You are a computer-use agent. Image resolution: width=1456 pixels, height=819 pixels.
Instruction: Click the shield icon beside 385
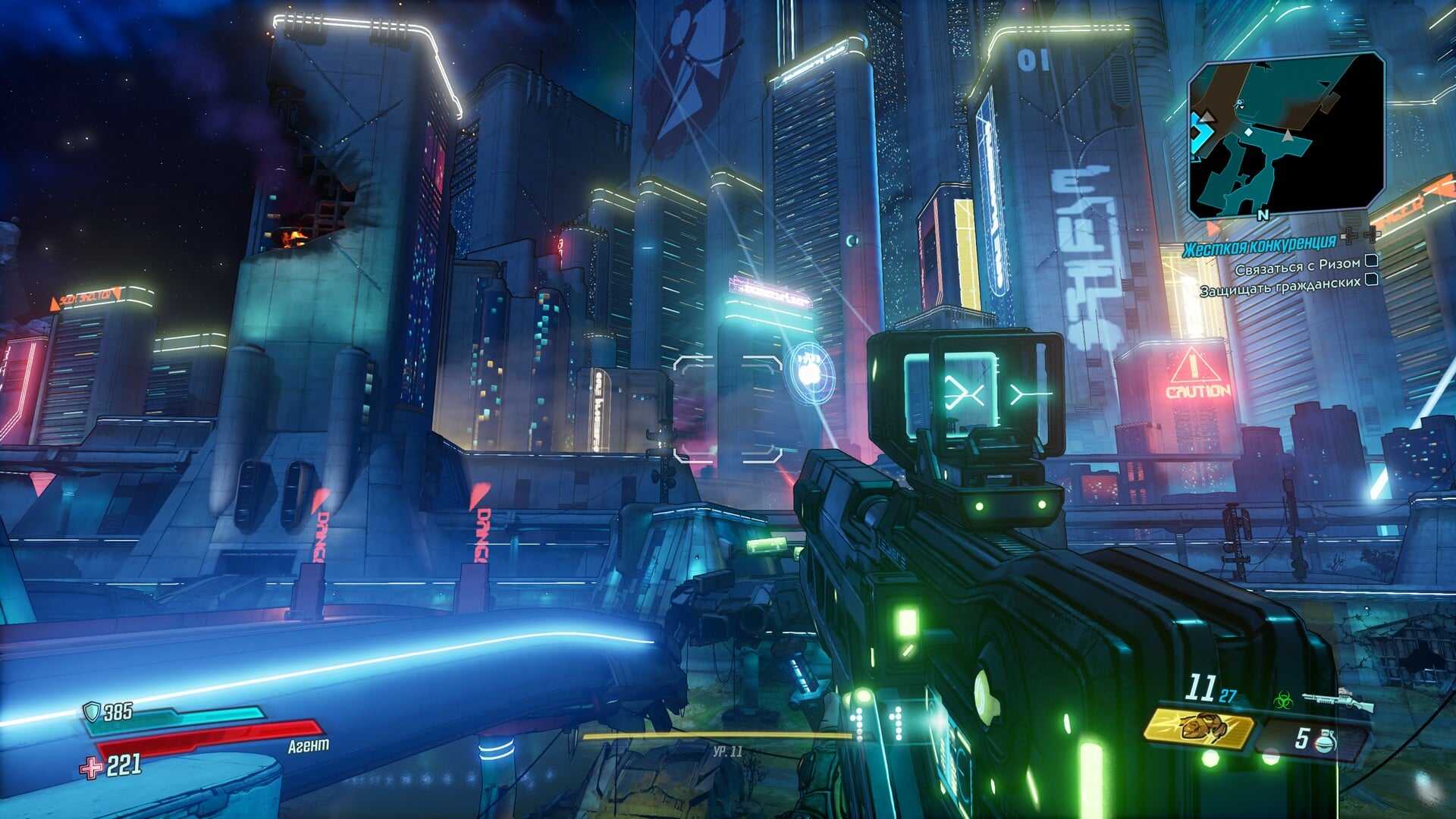[92, 711]
